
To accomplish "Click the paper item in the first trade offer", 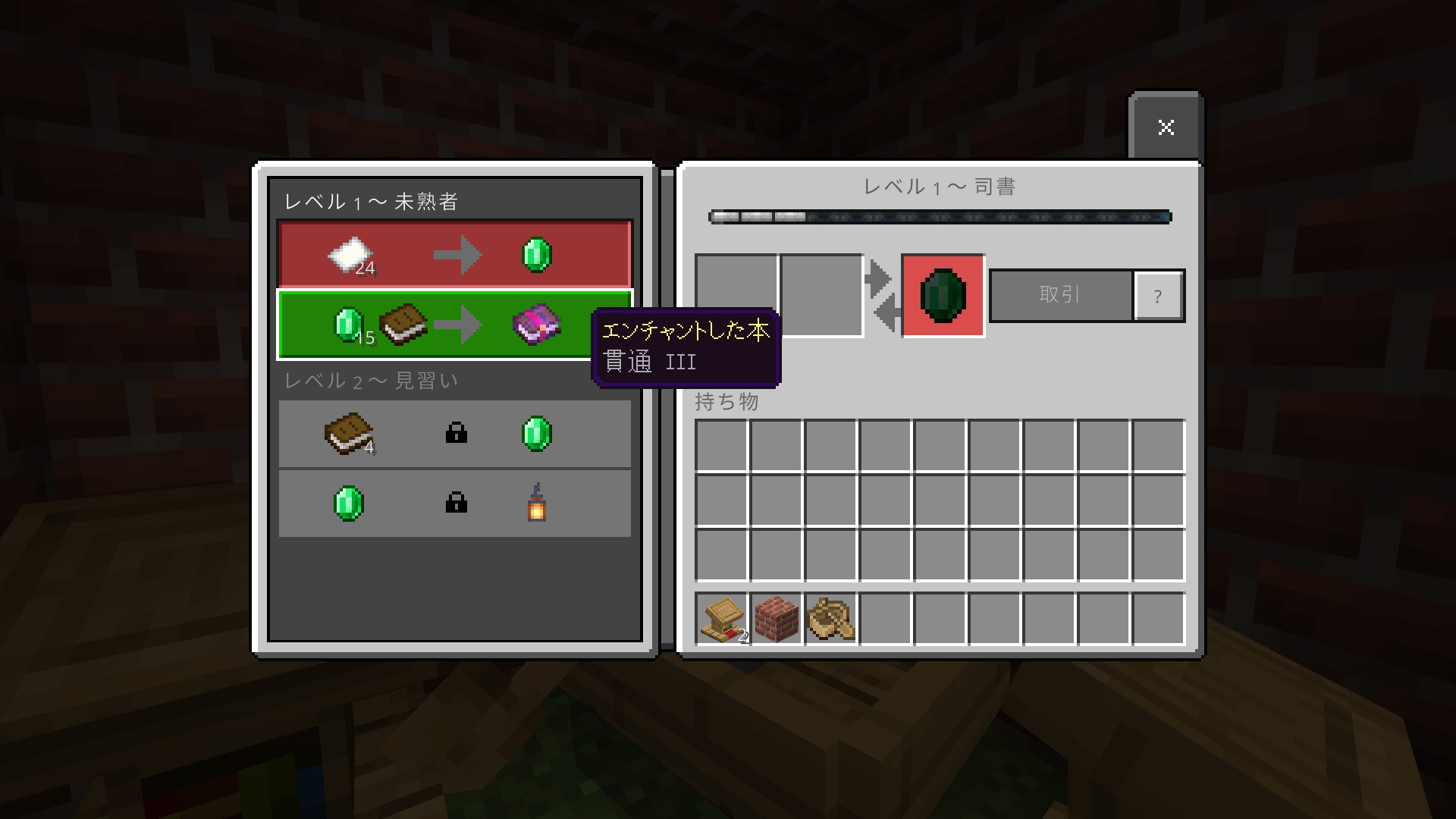I will [351, 254].
